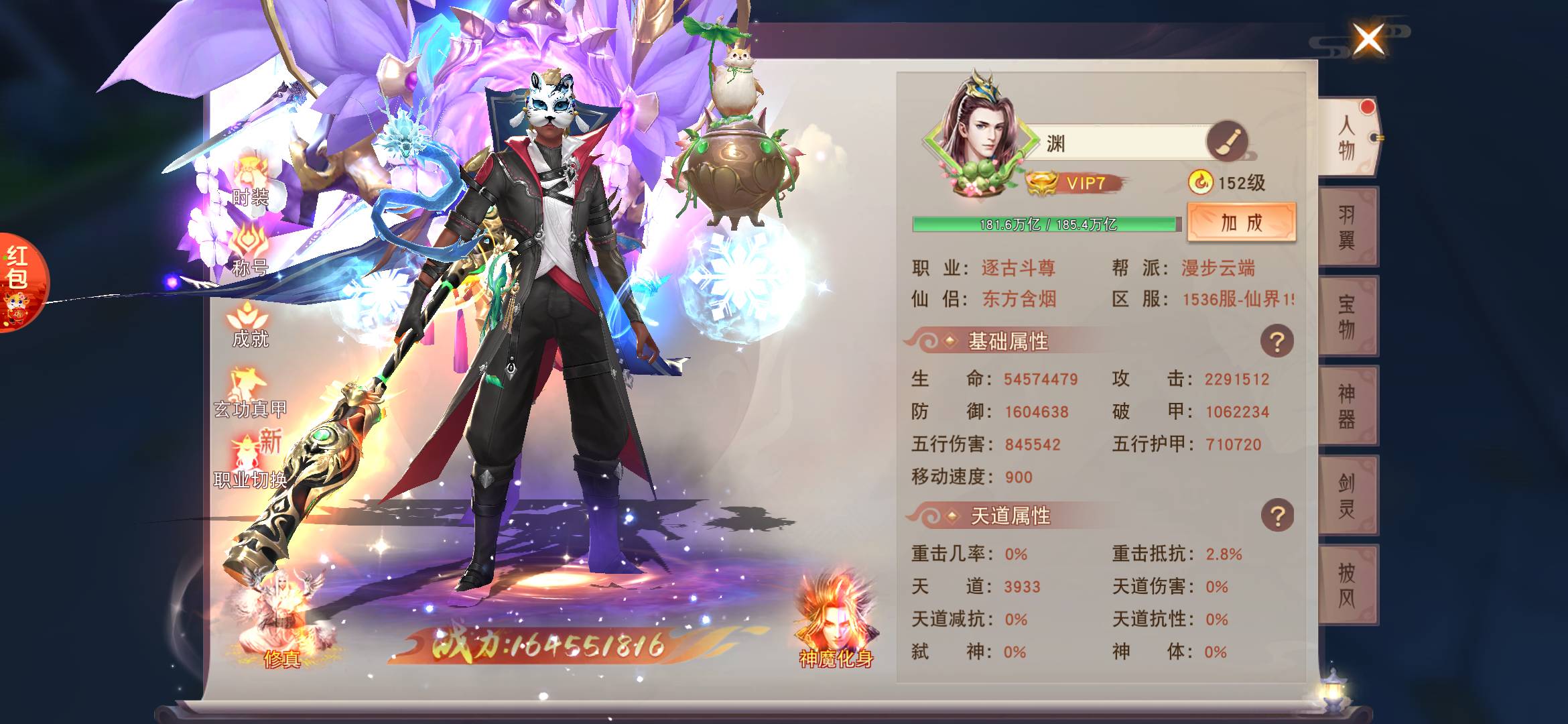Click the 加成 bonus button
Viewport: 1568px width, 724px height.
pyautogui.click(x=1241, y=223)
